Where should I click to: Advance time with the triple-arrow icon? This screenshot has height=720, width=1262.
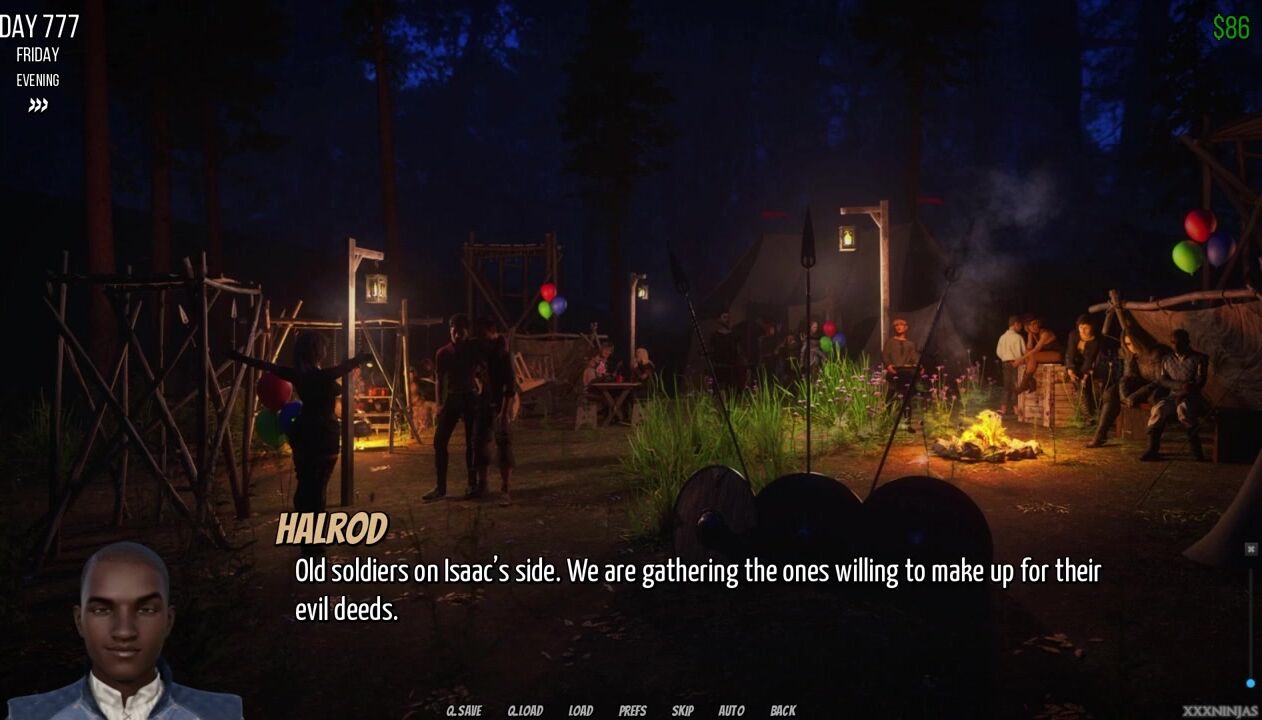tap(38, 105)
